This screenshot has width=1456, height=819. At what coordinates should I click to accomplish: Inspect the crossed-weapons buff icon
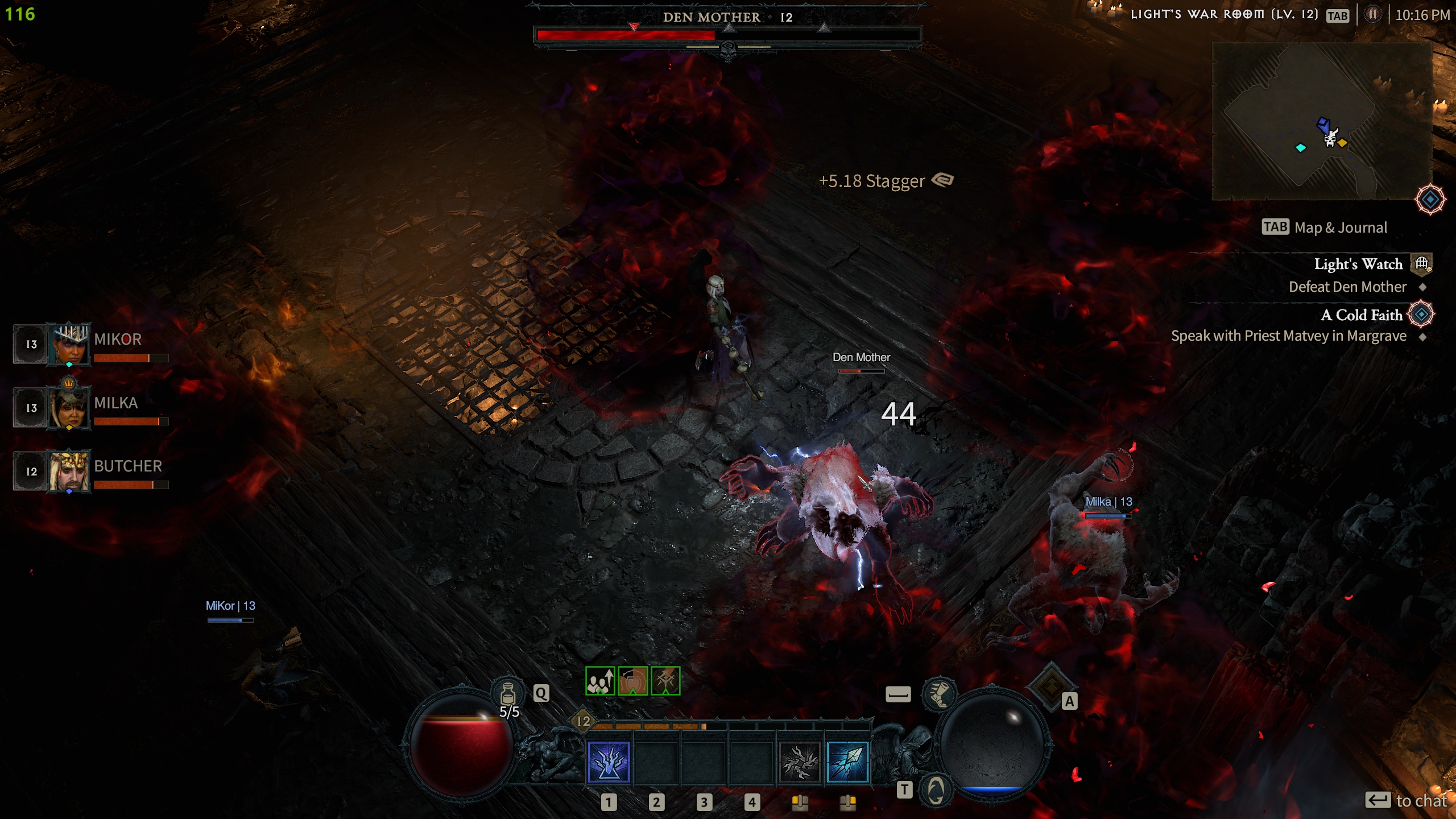click(x=665, y=681)
